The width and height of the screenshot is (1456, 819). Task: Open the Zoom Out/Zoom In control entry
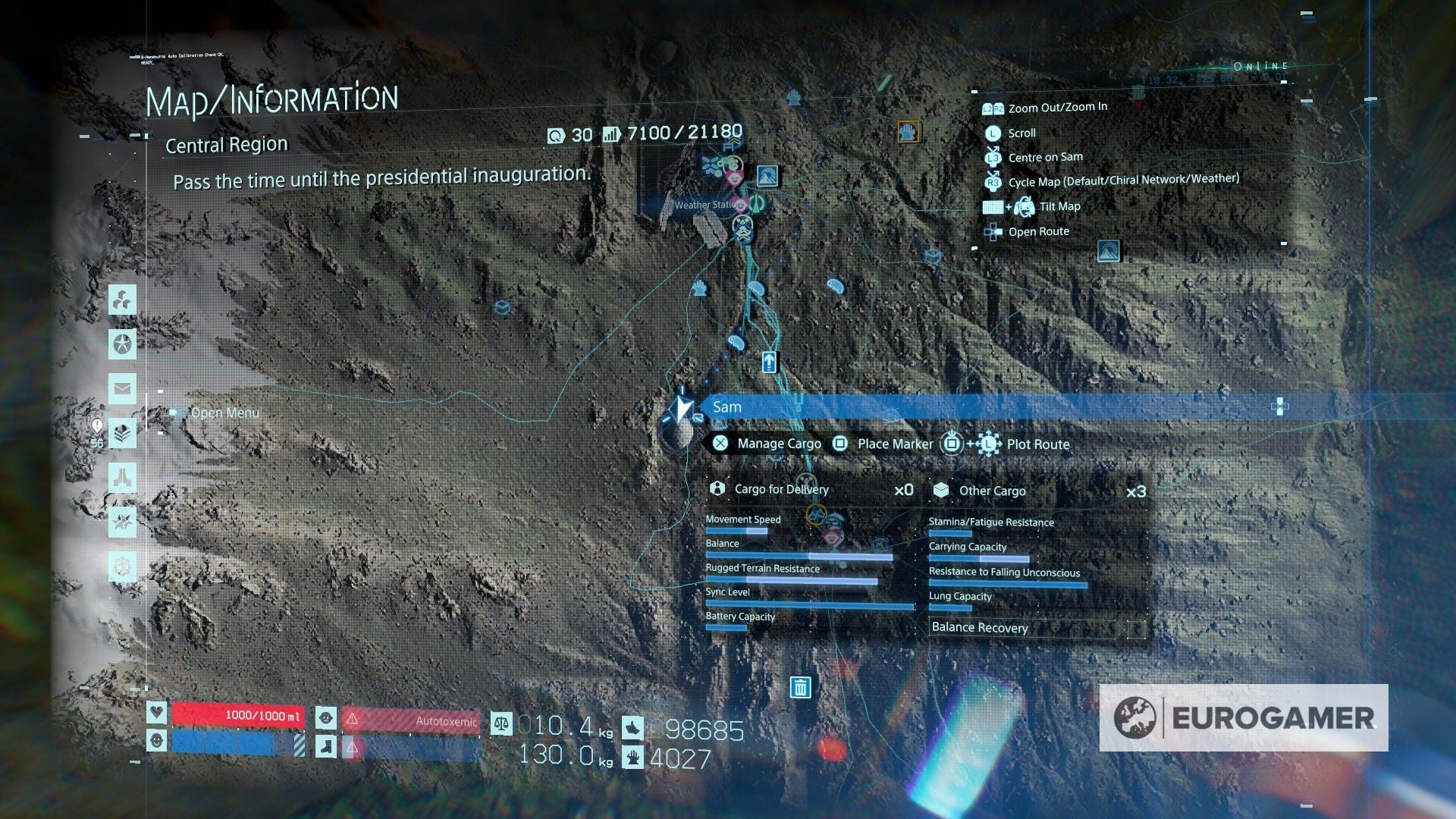[x=1056, y=107]
